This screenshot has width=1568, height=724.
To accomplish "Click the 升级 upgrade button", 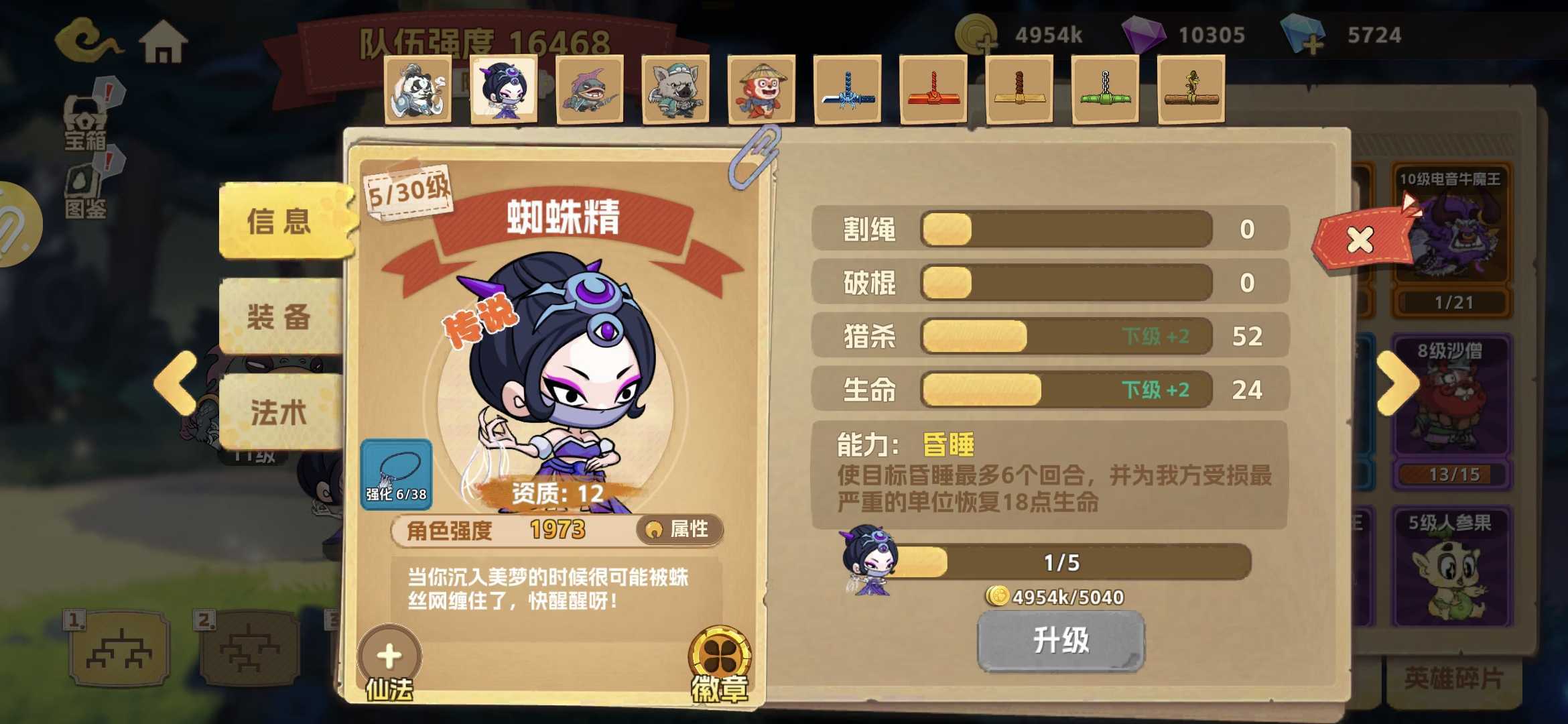I will pyautogui.click(x=1061, y=640).
